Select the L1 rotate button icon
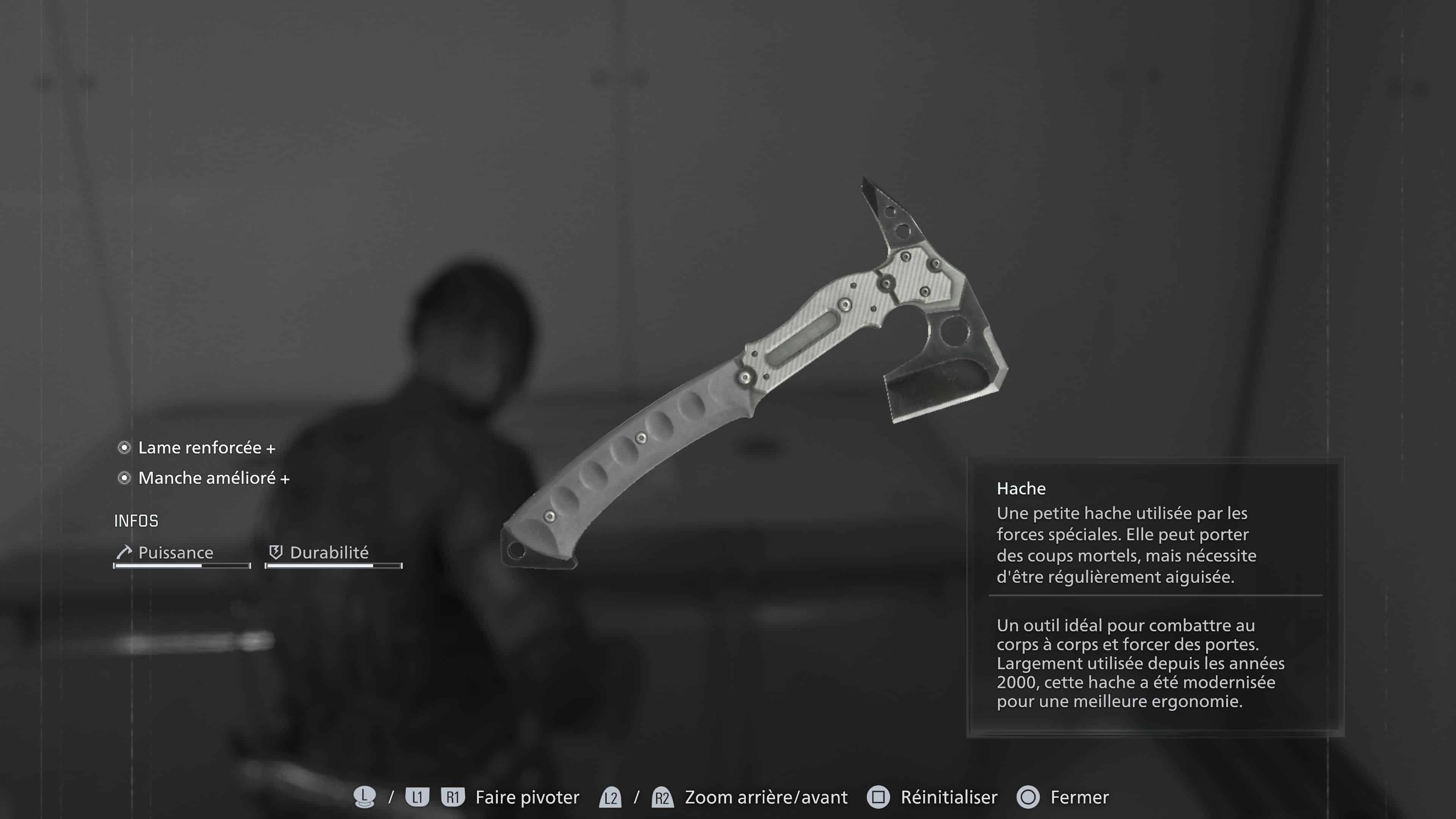The width and height of the screenshot is (1456, 819). coord(418,797)
